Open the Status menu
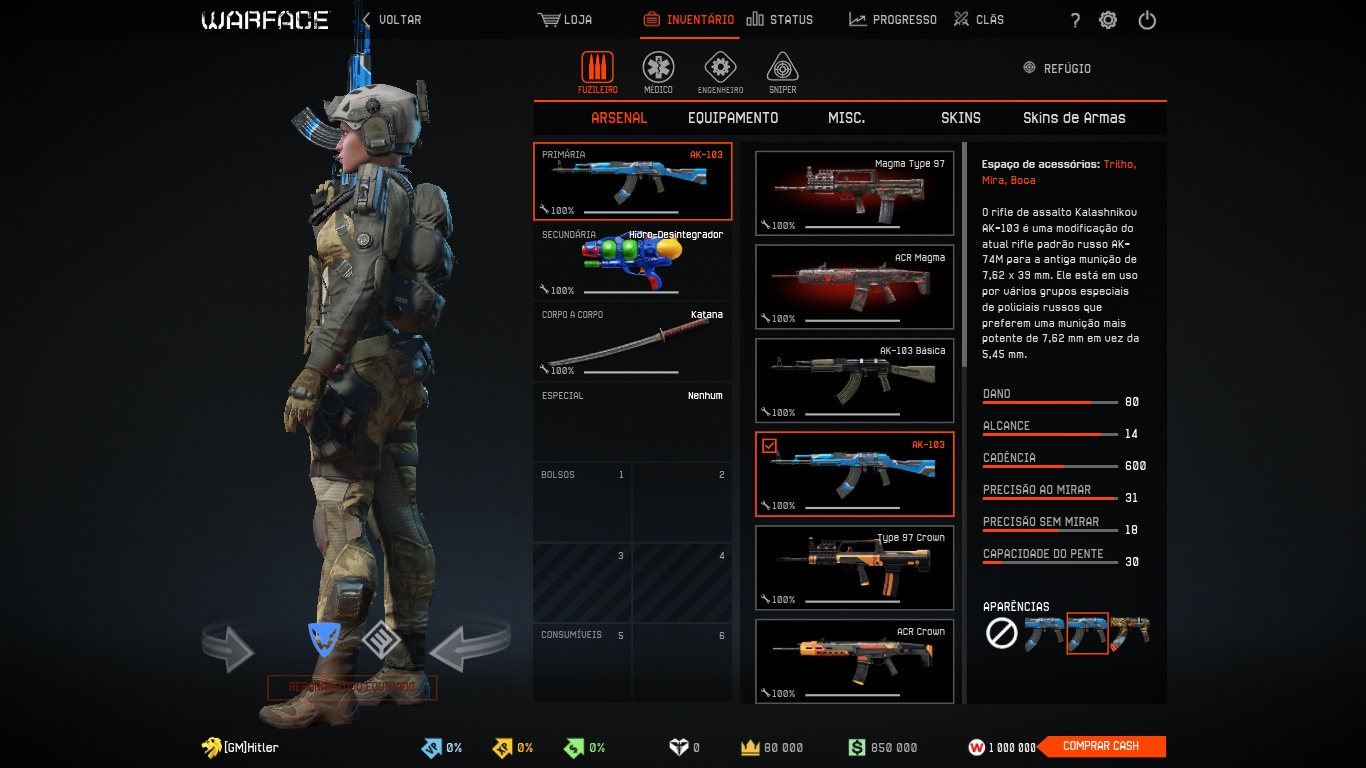The width and height of the screenshot is (1366, 768). 780,19
